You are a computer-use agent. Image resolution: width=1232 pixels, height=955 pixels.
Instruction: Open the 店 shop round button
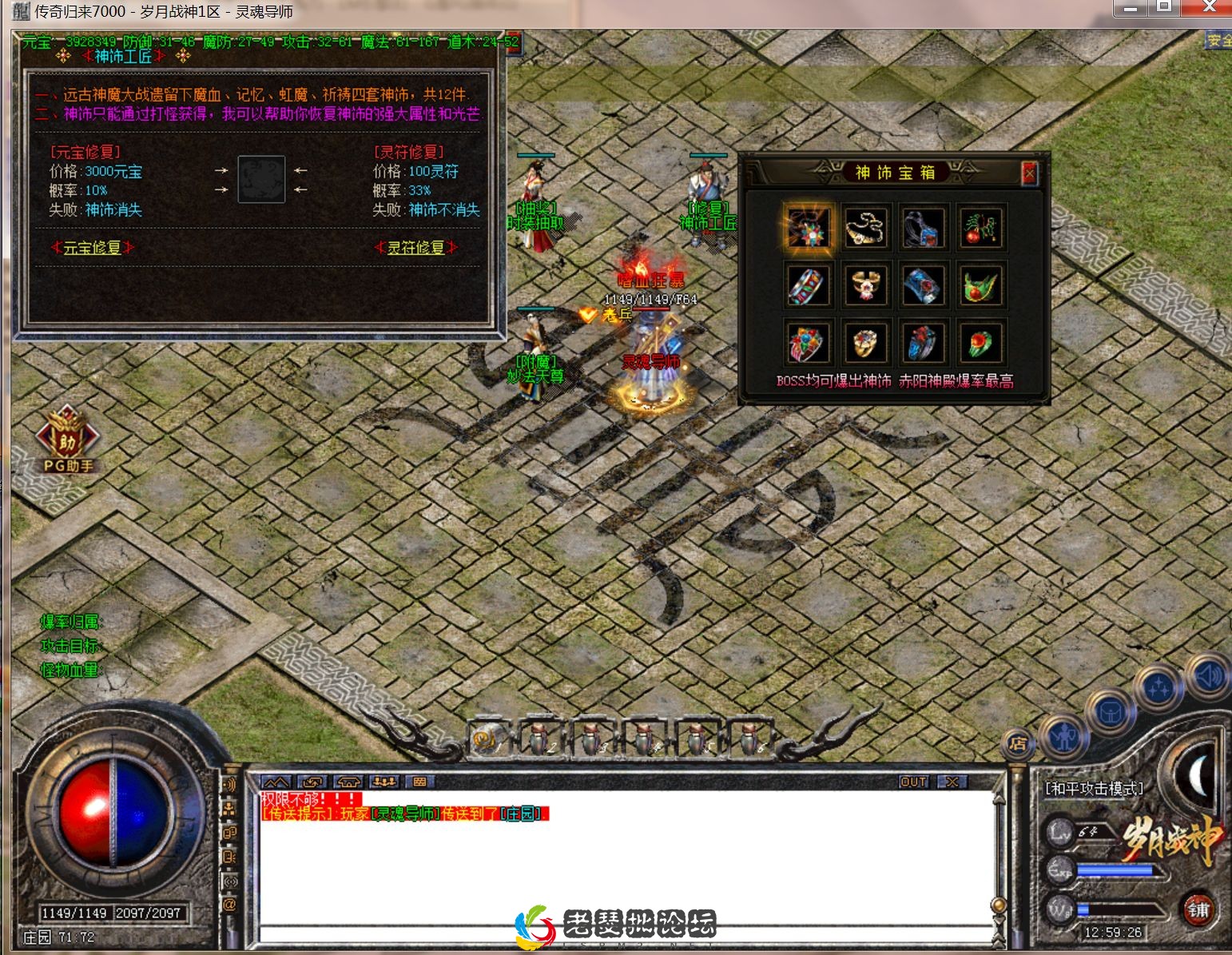coord(1018,744)
